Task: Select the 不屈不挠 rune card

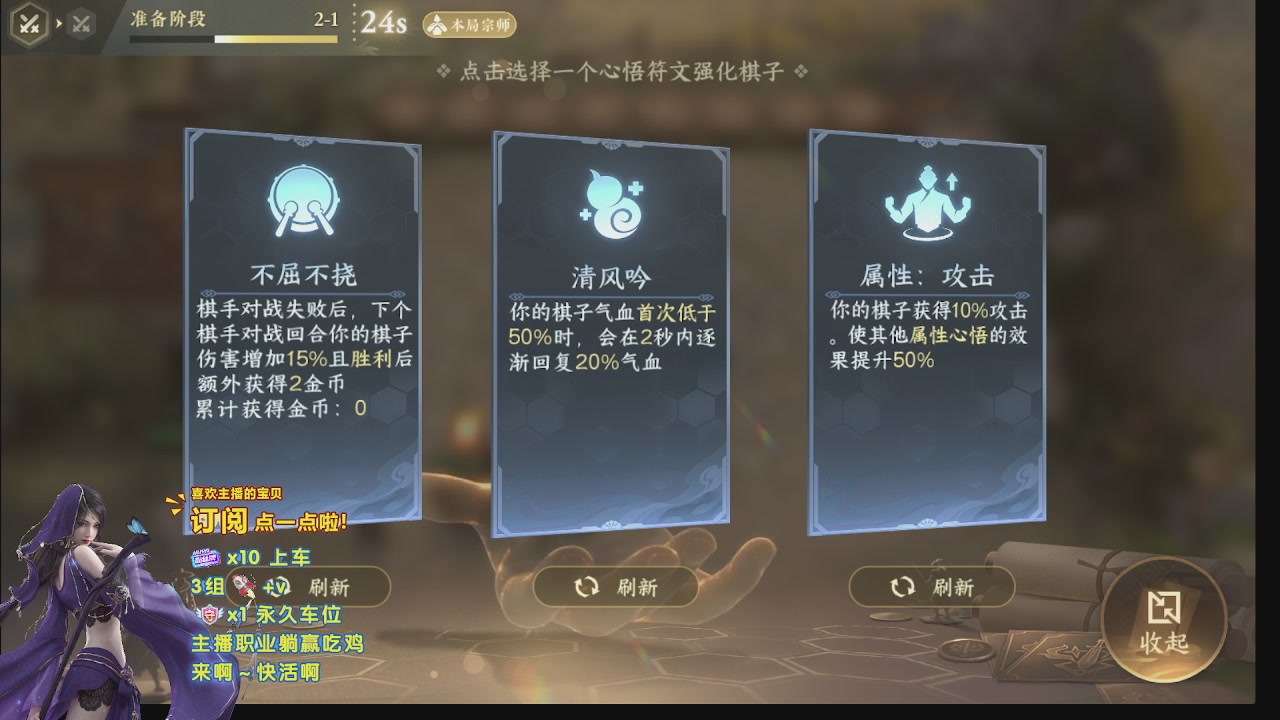Action: tap(297, 330)
